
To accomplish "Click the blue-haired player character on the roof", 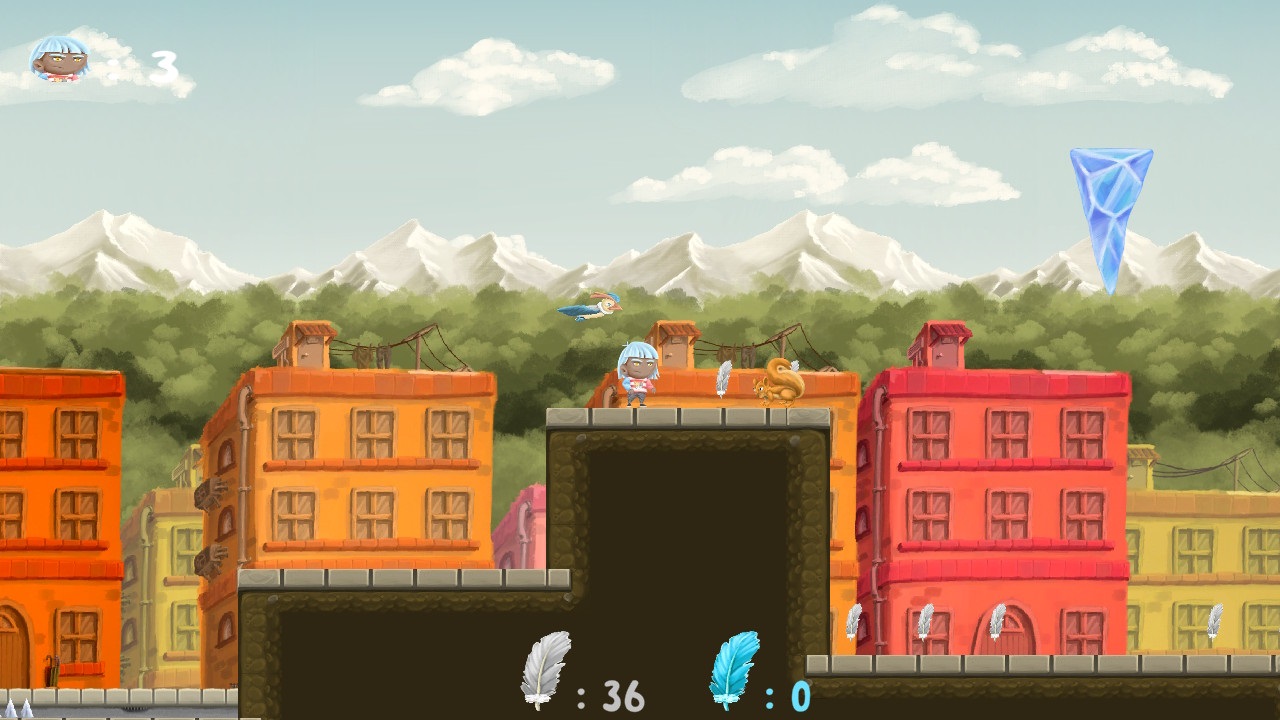I will [637, 375].
